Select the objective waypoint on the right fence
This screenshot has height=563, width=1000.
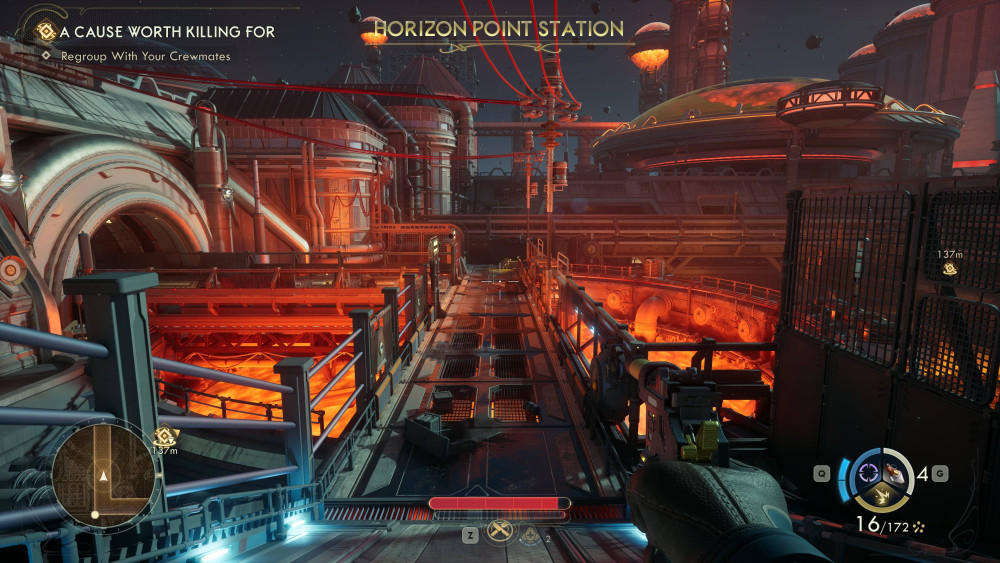pyautogui.click(x=949, y=268)
